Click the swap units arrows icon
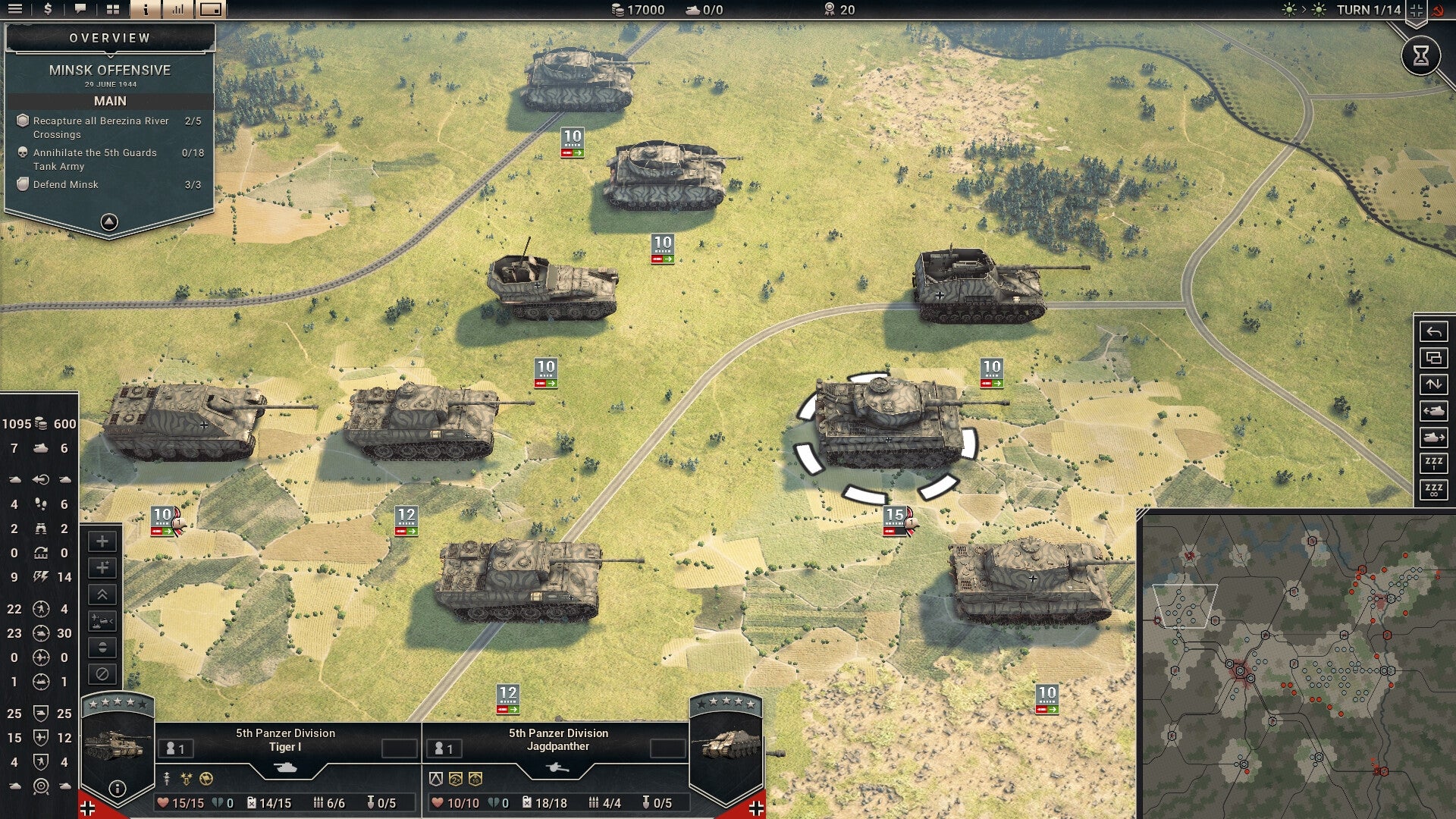 click(1433, 384)
